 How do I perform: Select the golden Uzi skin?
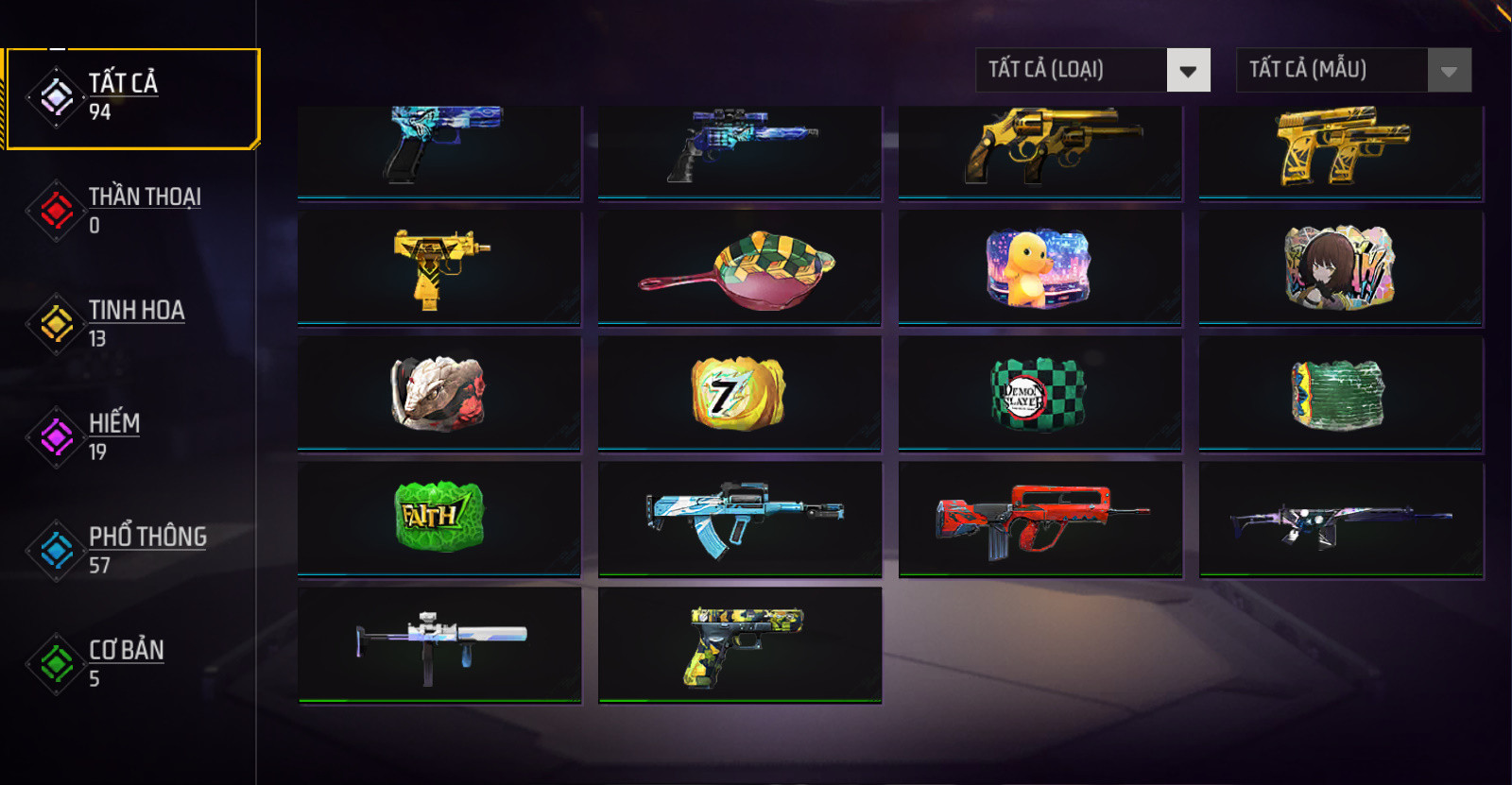coord(439,268)
